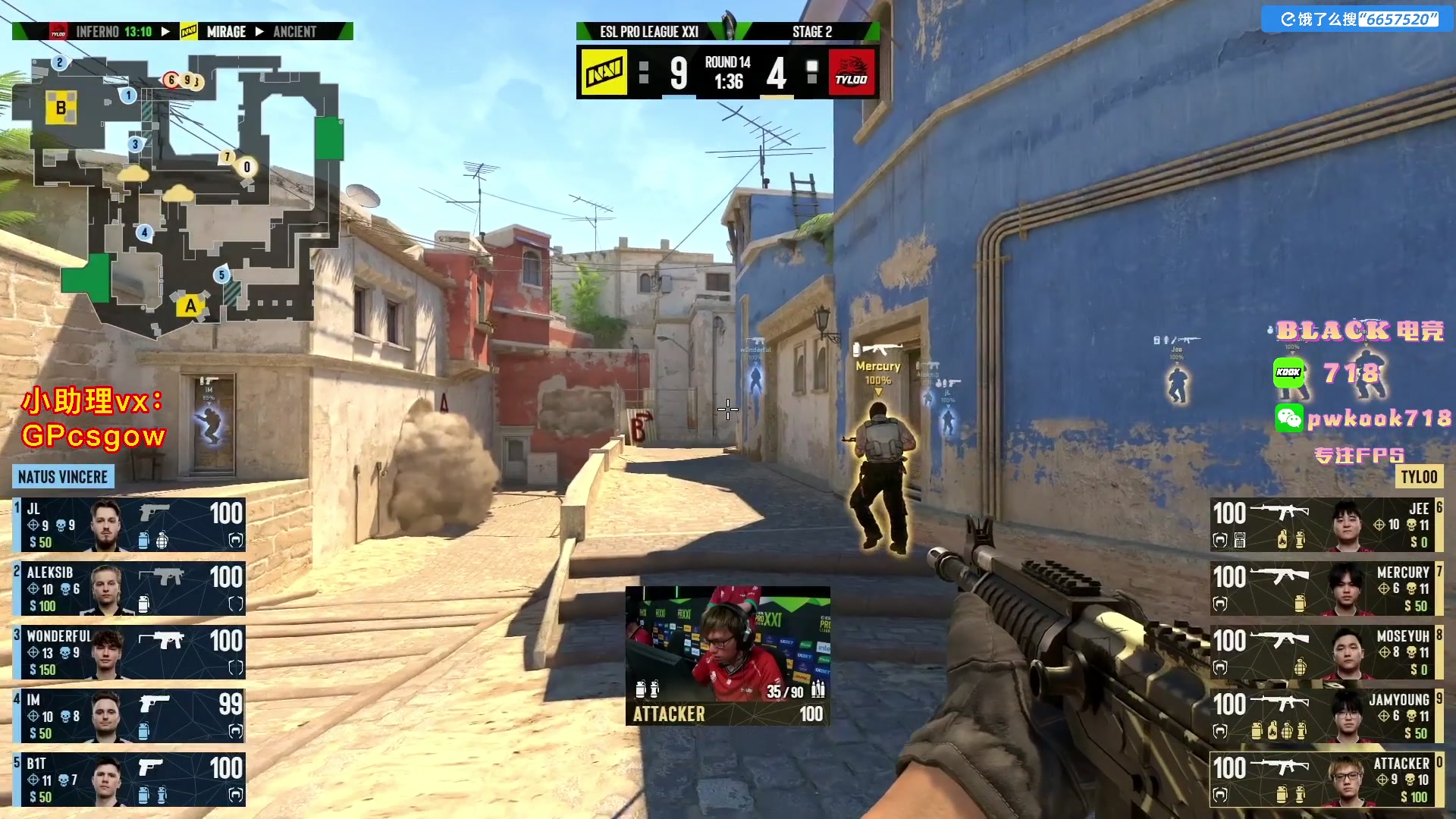Image resolution: width=1456 pixels, height=819 pixels.
Task: Select the INFERNO map result
Action: pyautogui.click(x=114, y=32)
